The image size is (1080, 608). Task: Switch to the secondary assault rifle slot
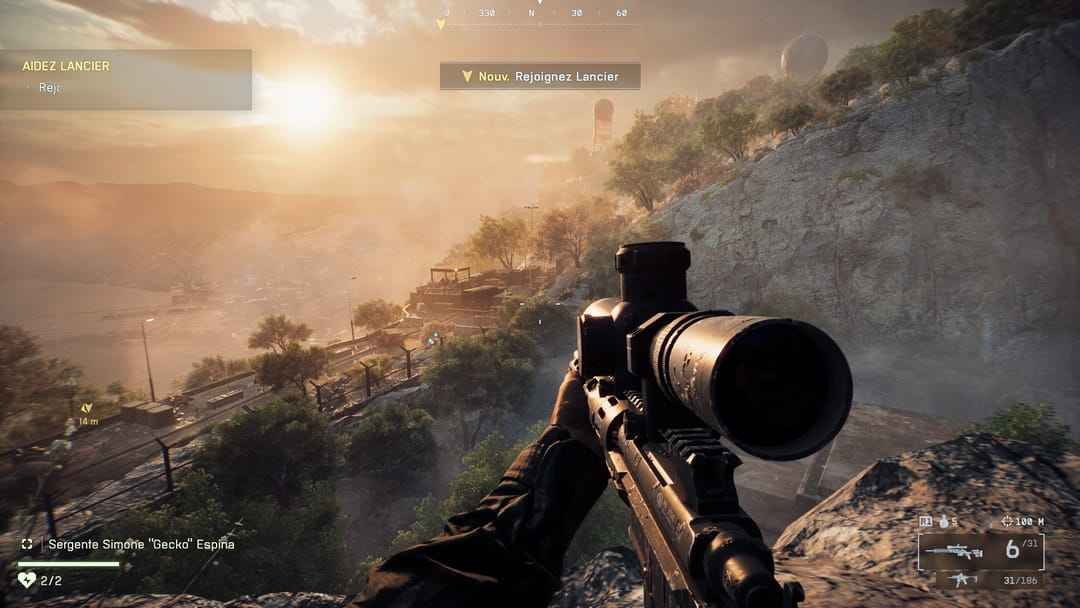pyautogui.click(x=963, y=579)
